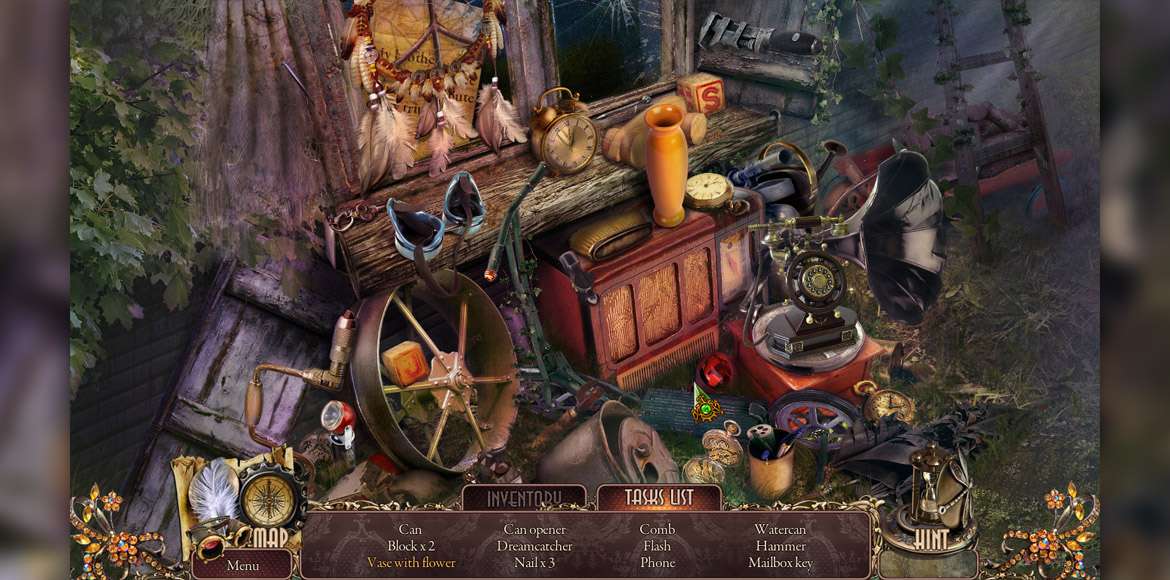Click the 'Flash' task entry
The width and height of the screenshot is (1170, 580).
[657, 546]
